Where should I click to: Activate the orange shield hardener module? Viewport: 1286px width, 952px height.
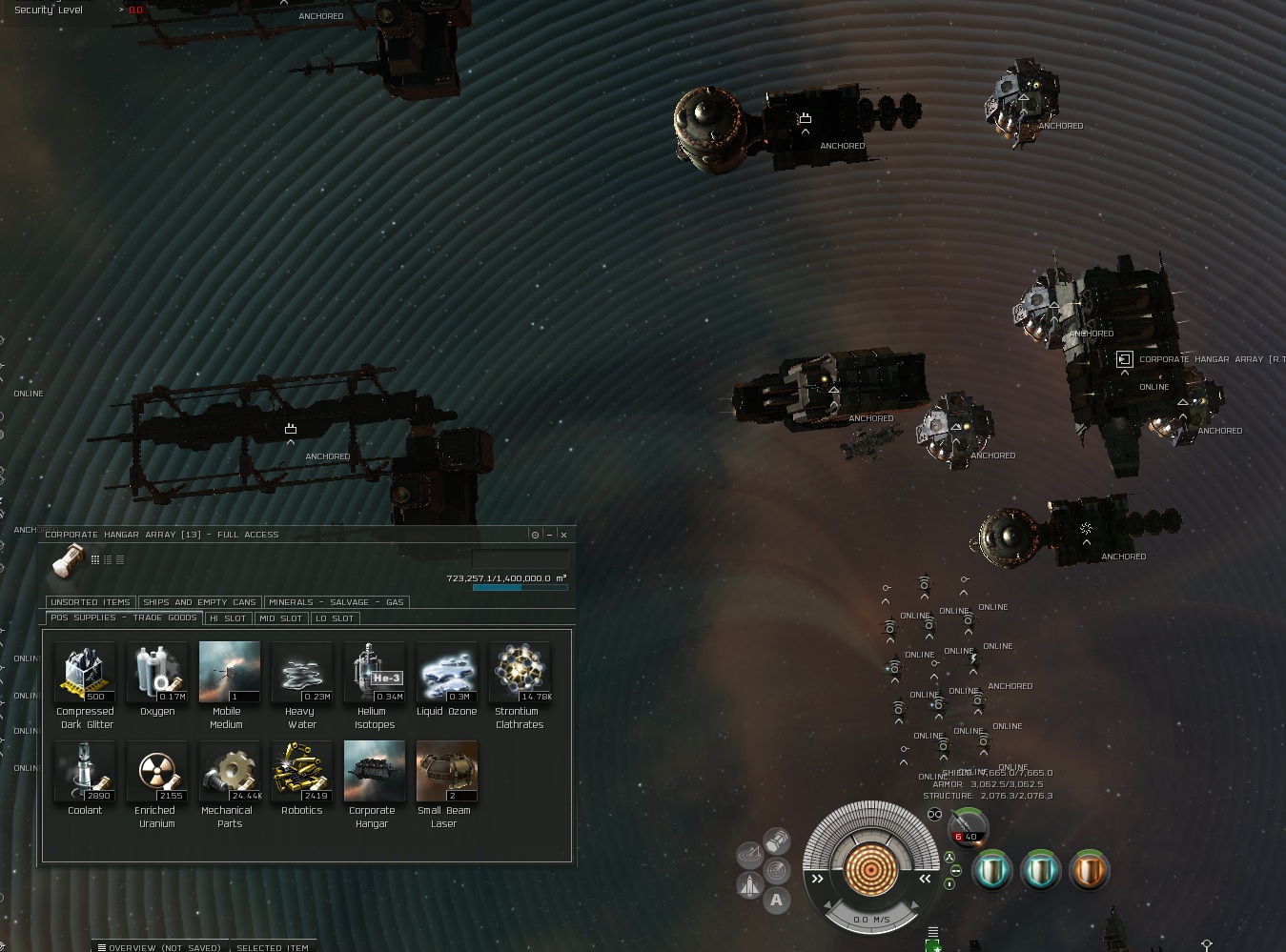(1089, 871)
